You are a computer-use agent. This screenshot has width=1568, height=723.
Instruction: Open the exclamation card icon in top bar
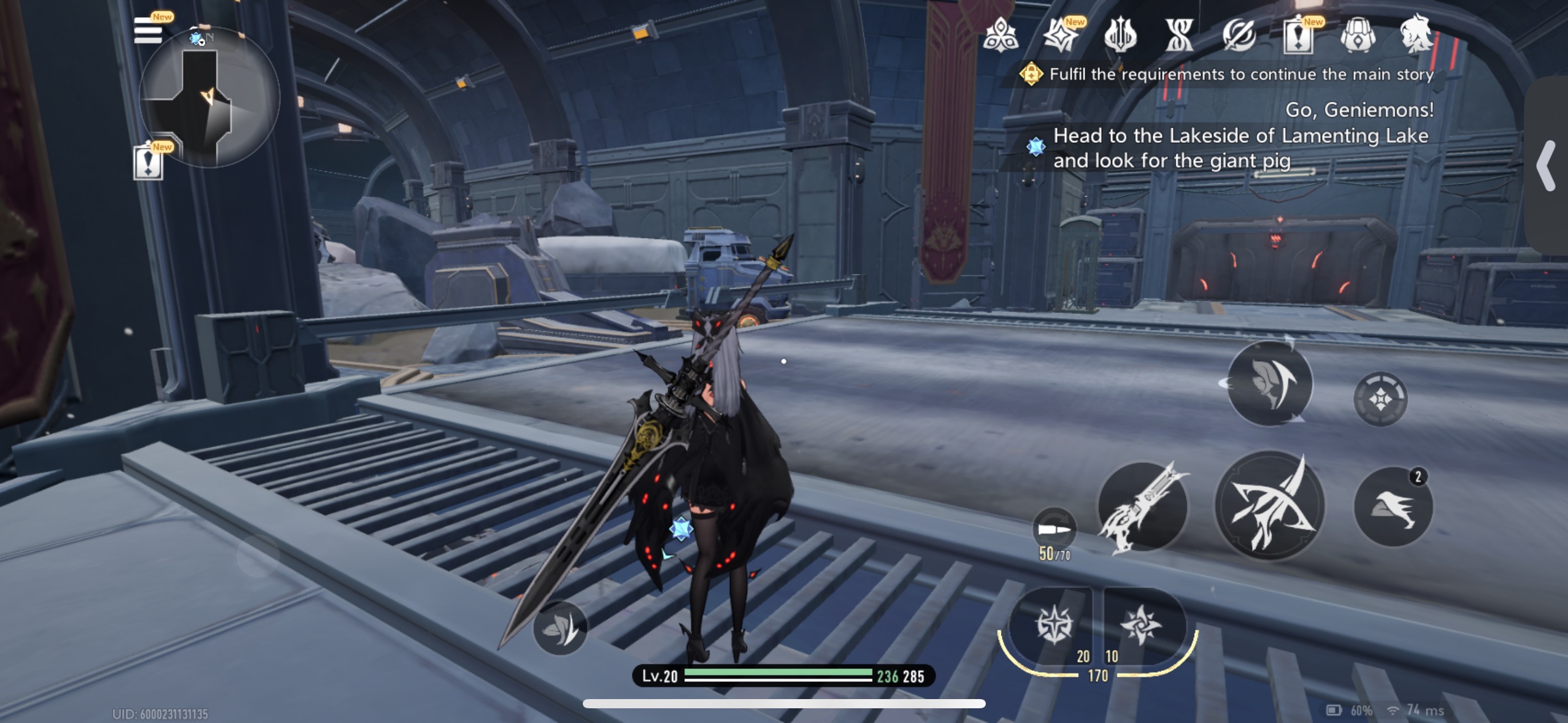tap(1297, 37)
